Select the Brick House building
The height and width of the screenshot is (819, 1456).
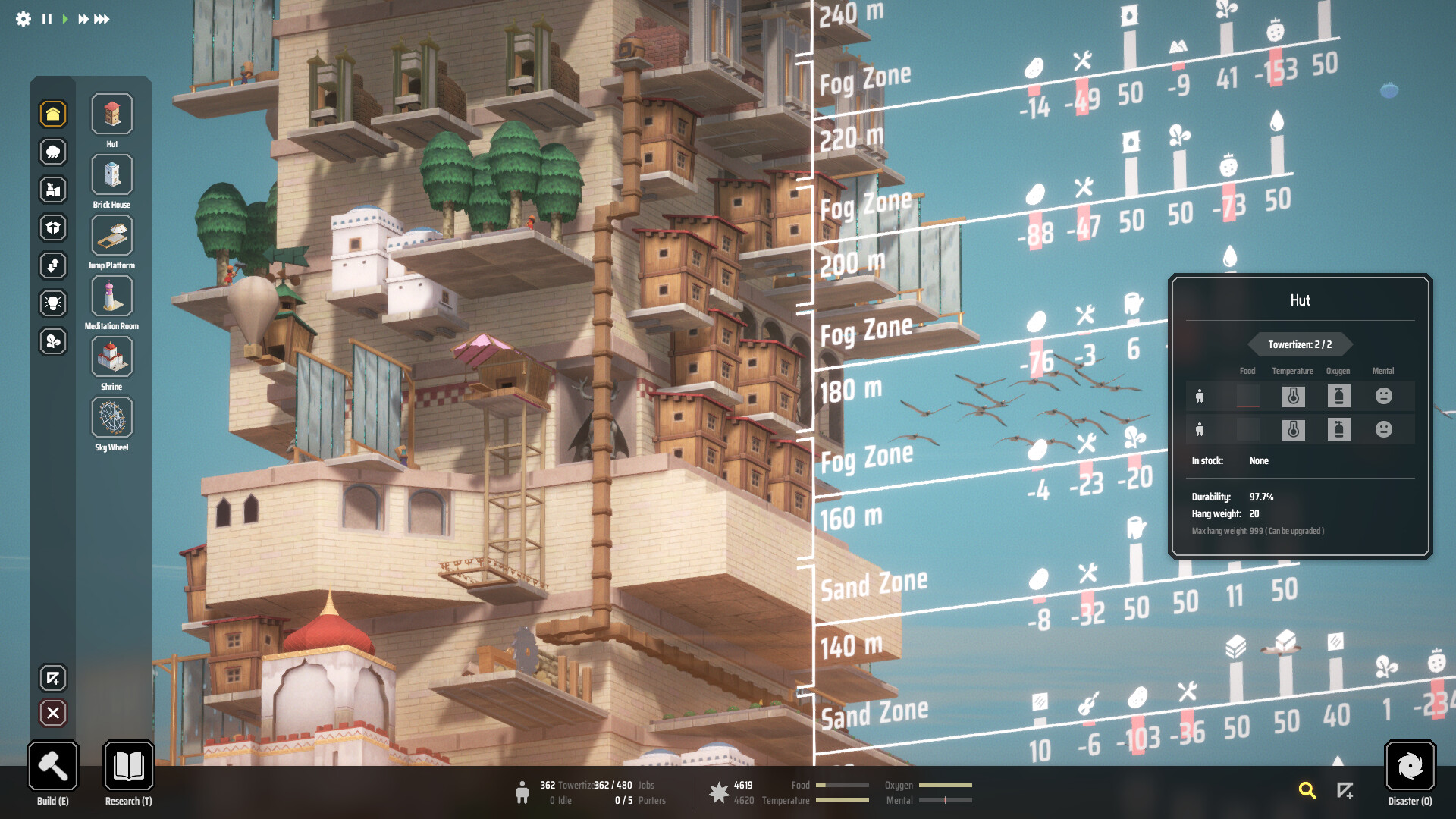(111, 174)
